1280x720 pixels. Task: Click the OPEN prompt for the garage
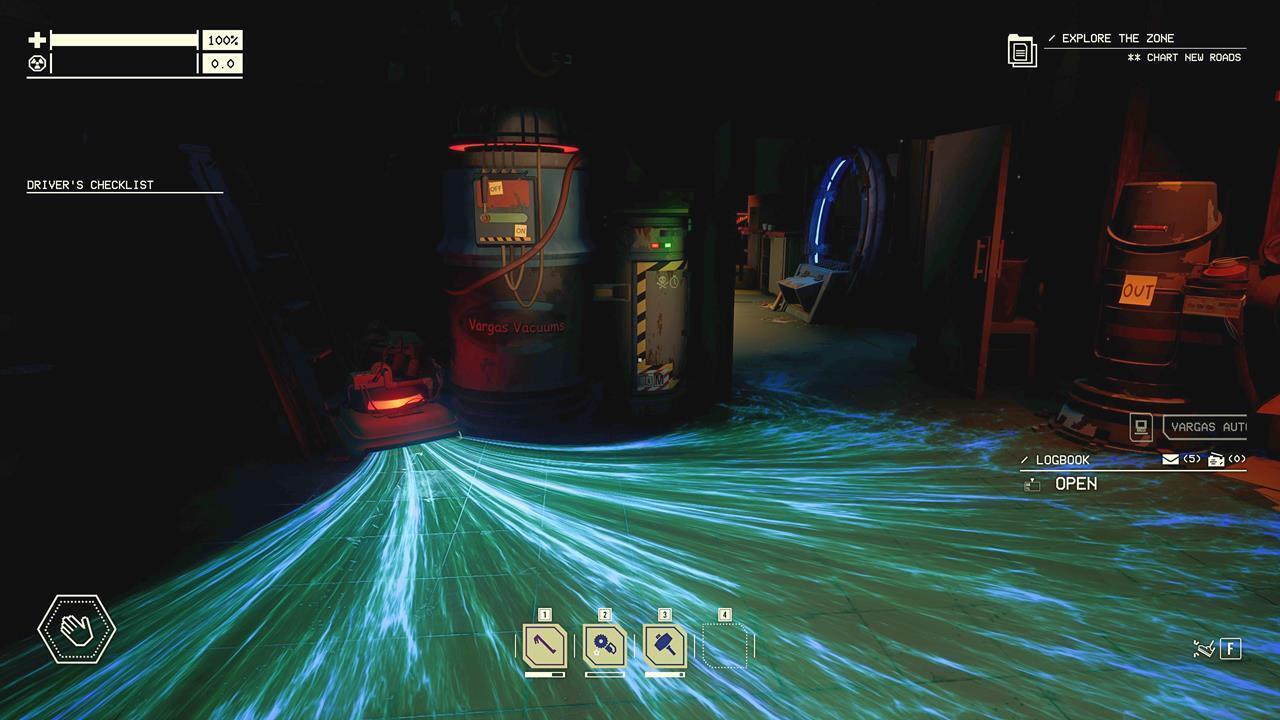click(x=1075, y=483)
